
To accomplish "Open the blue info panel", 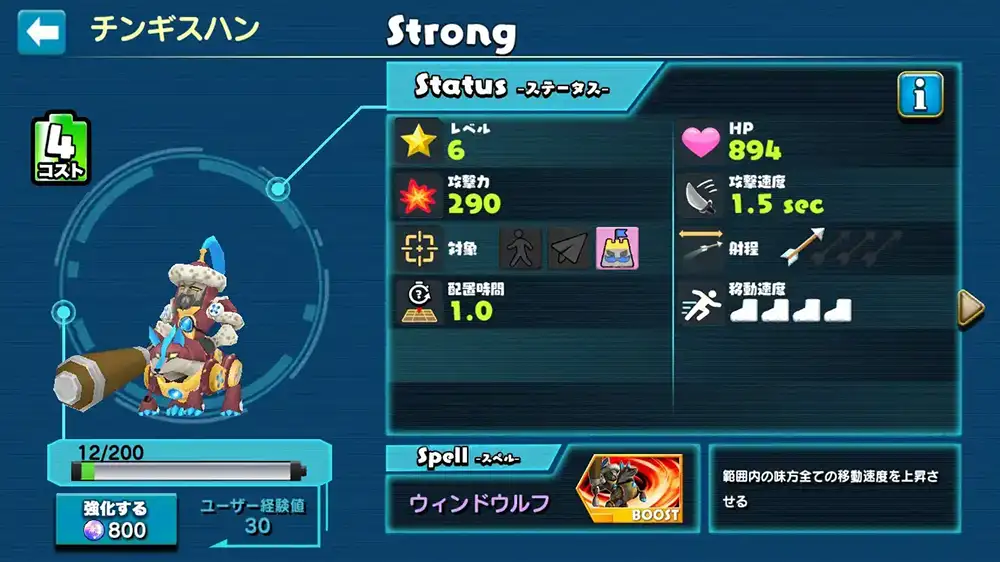I will coord(920,95).
